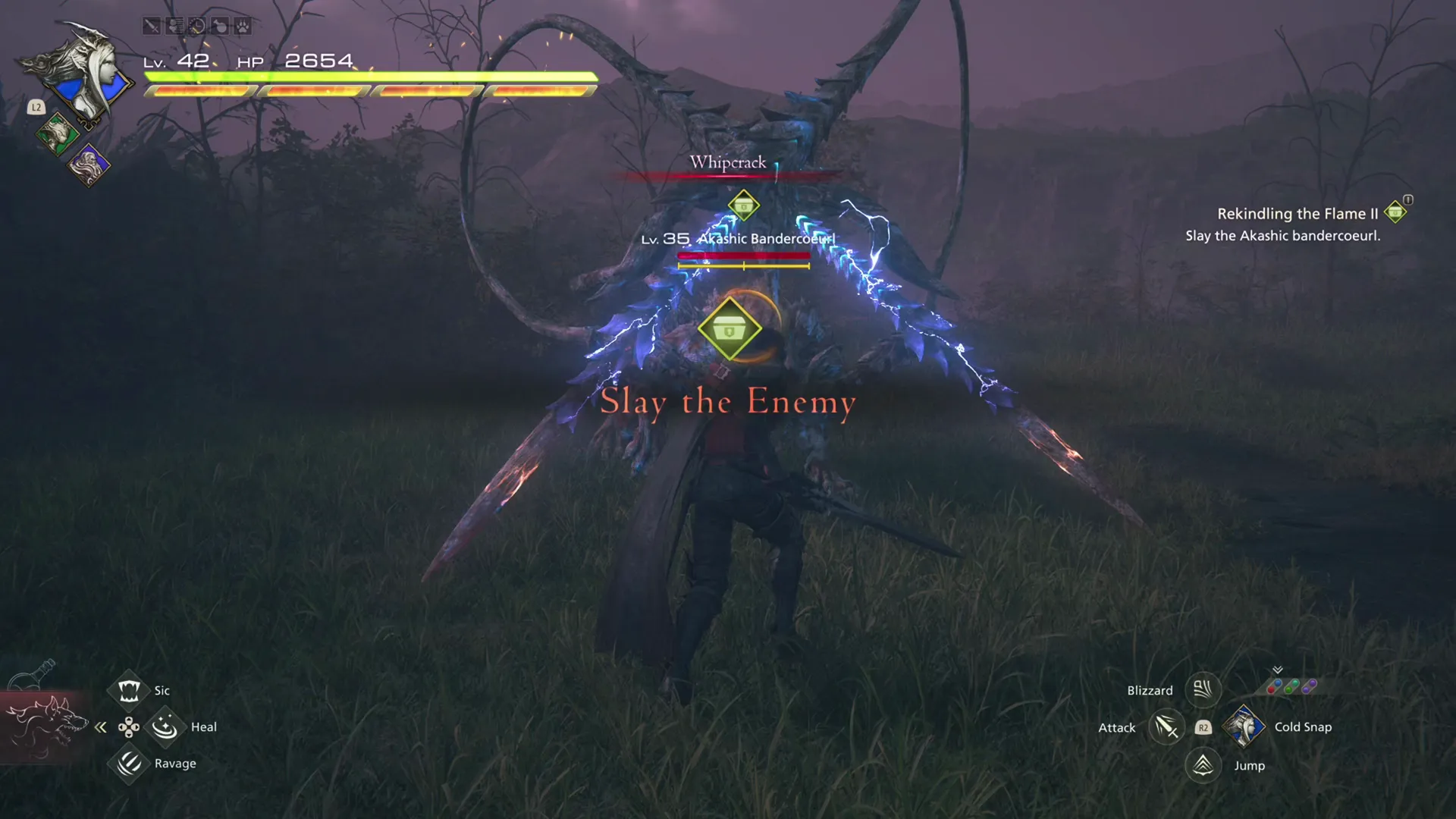The image size is (1456, 819).
Task: Click the Jump ability icon
Action: coord(1203,765)
